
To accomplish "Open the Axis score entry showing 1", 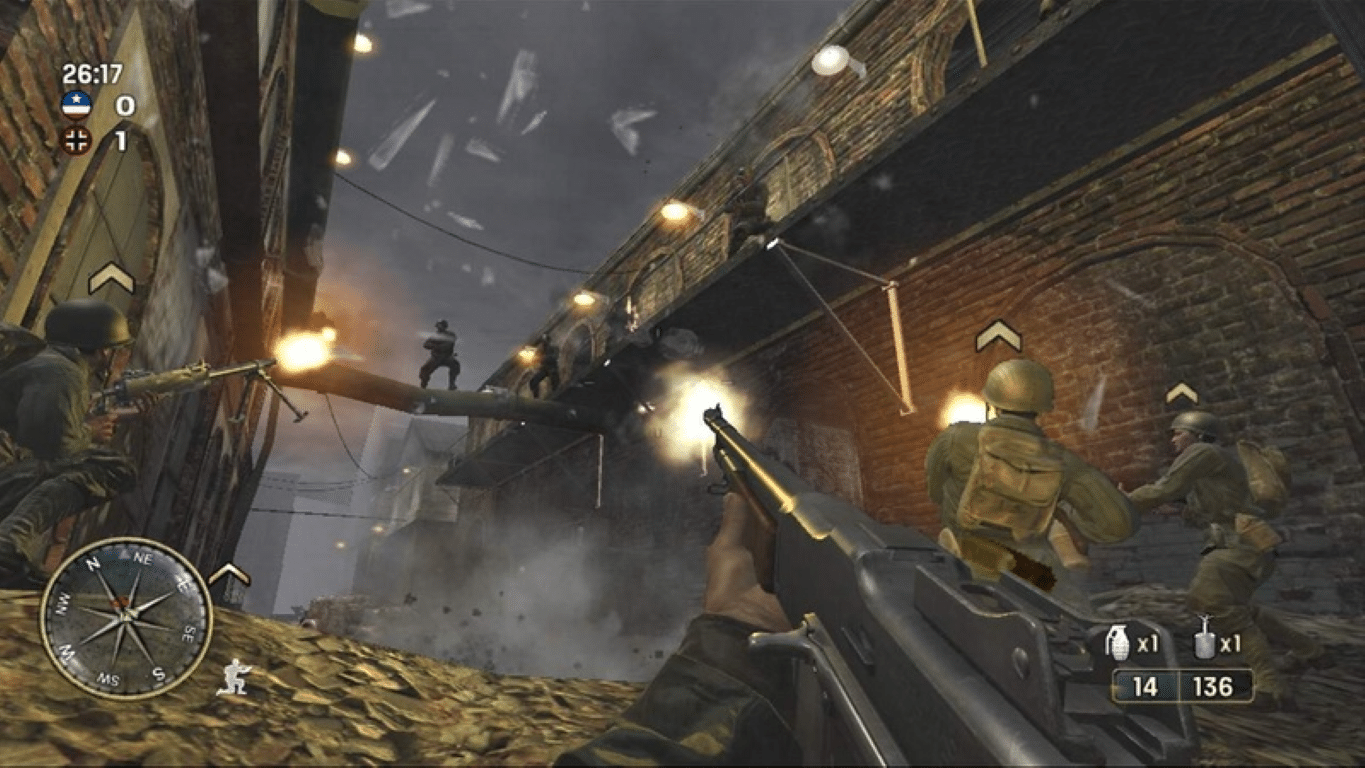I will click(120, 140).
